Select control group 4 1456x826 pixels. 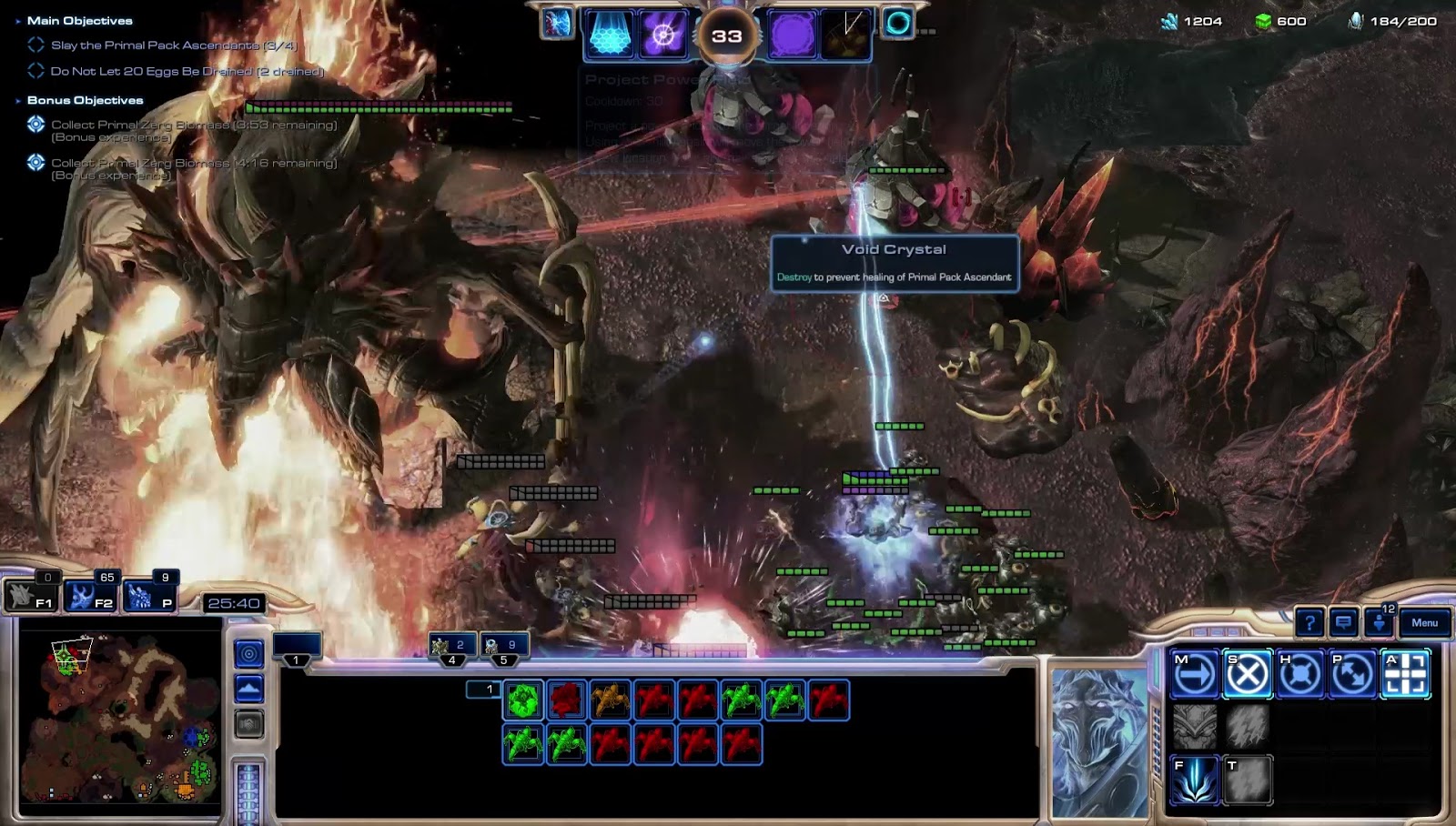(451, 647)
